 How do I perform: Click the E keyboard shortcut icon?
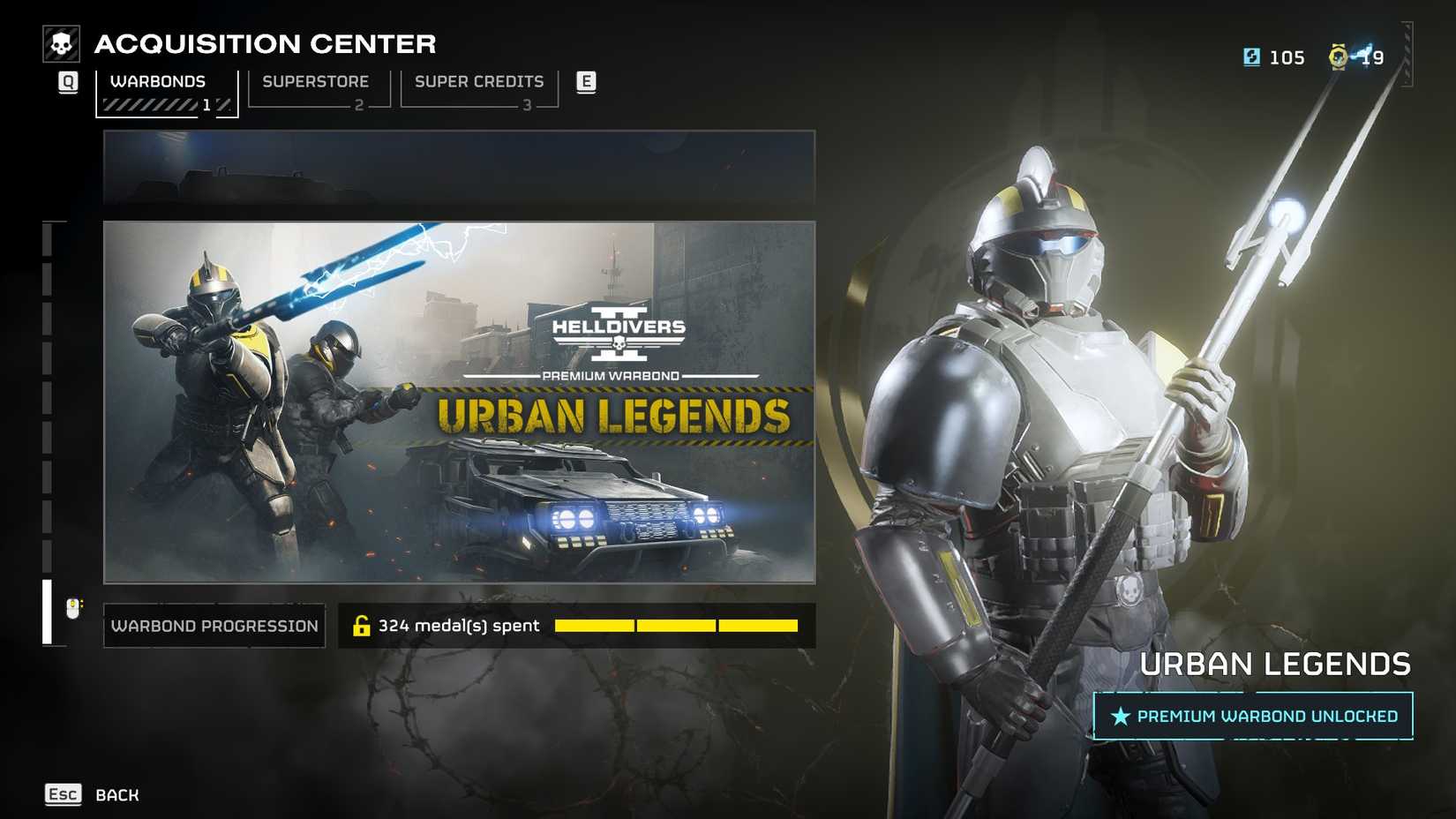coord(585,80)
